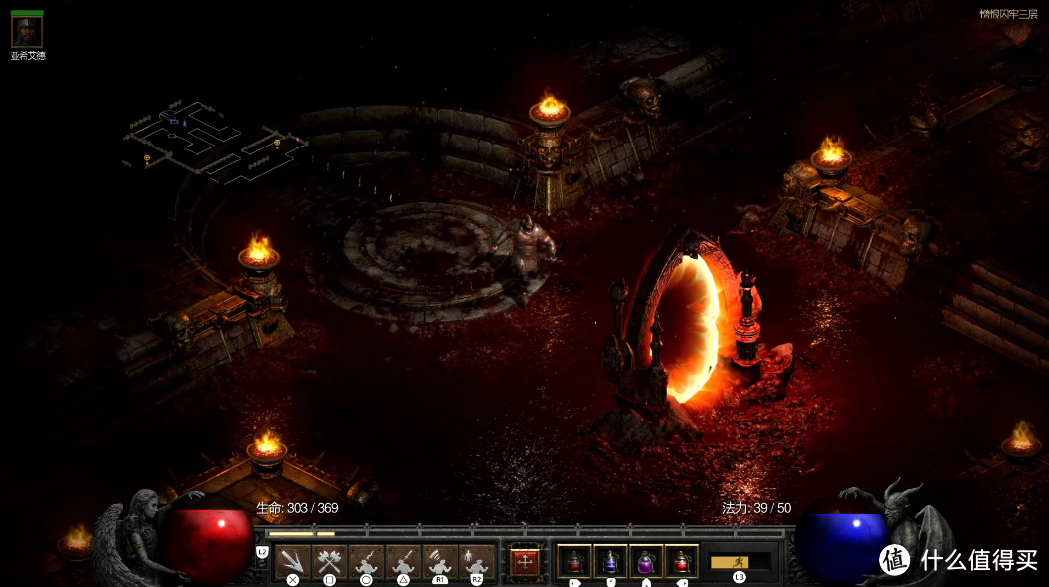Use the crossed double axes skill
Screen dimensions: 1049x587
click(x=329, y=561)
